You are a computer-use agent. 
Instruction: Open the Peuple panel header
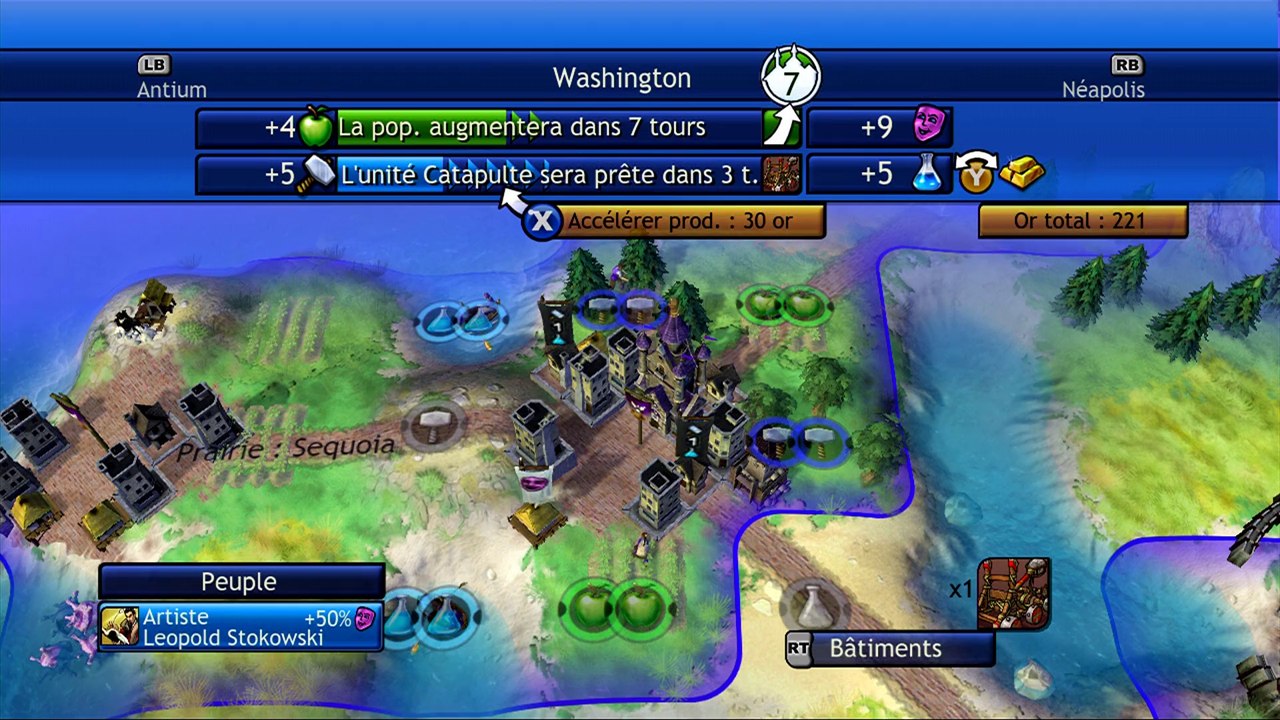pyautogui.click(x=241, y=581)
